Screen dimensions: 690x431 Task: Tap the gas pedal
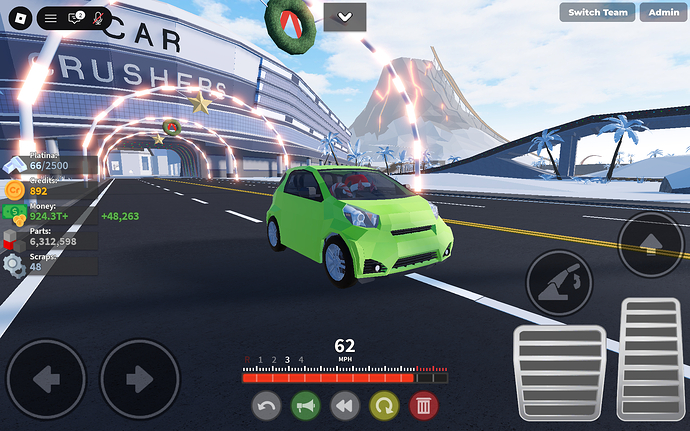[x=651, y=358]
